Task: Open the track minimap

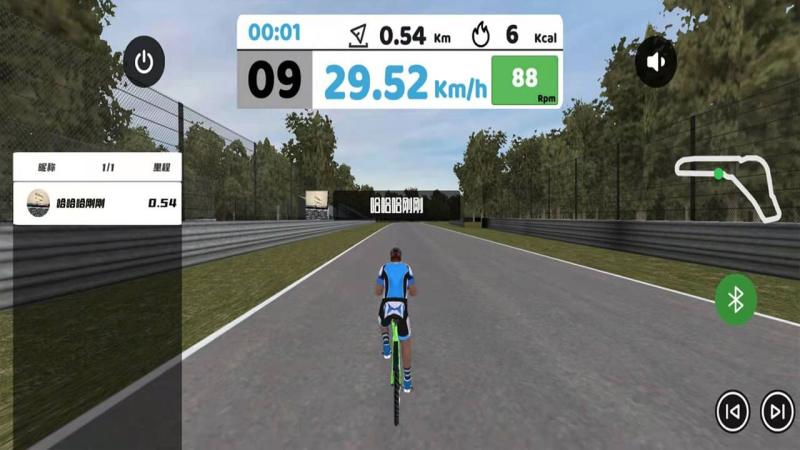Action: point(728,186)
